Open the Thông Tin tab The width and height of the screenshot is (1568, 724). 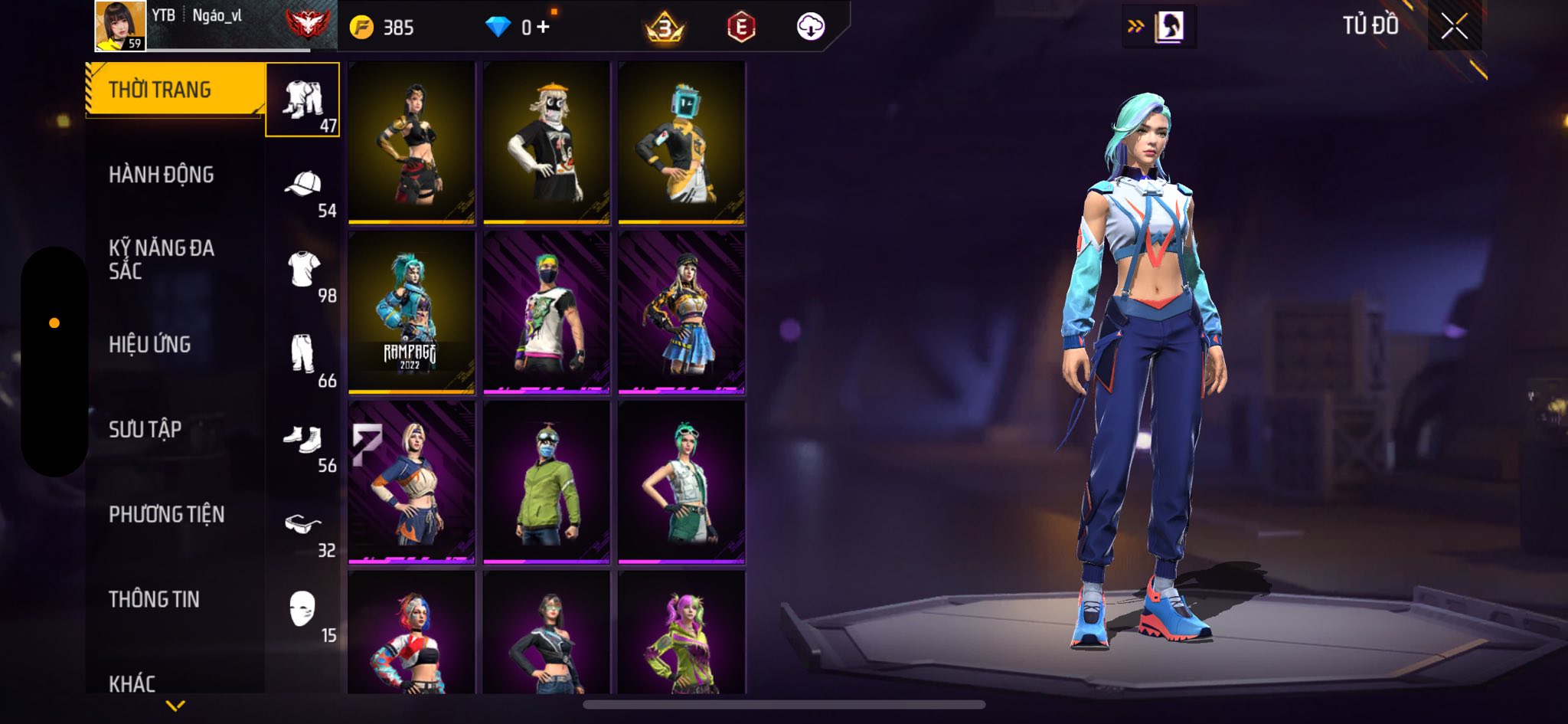154,599
